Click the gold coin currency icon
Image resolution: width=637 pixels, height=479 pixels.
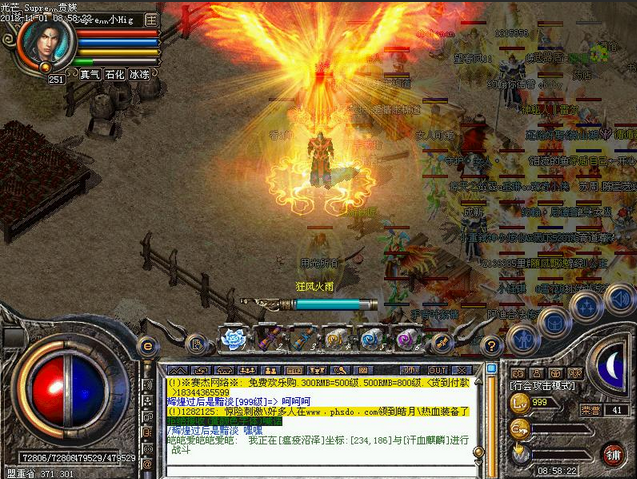(519, 402)
